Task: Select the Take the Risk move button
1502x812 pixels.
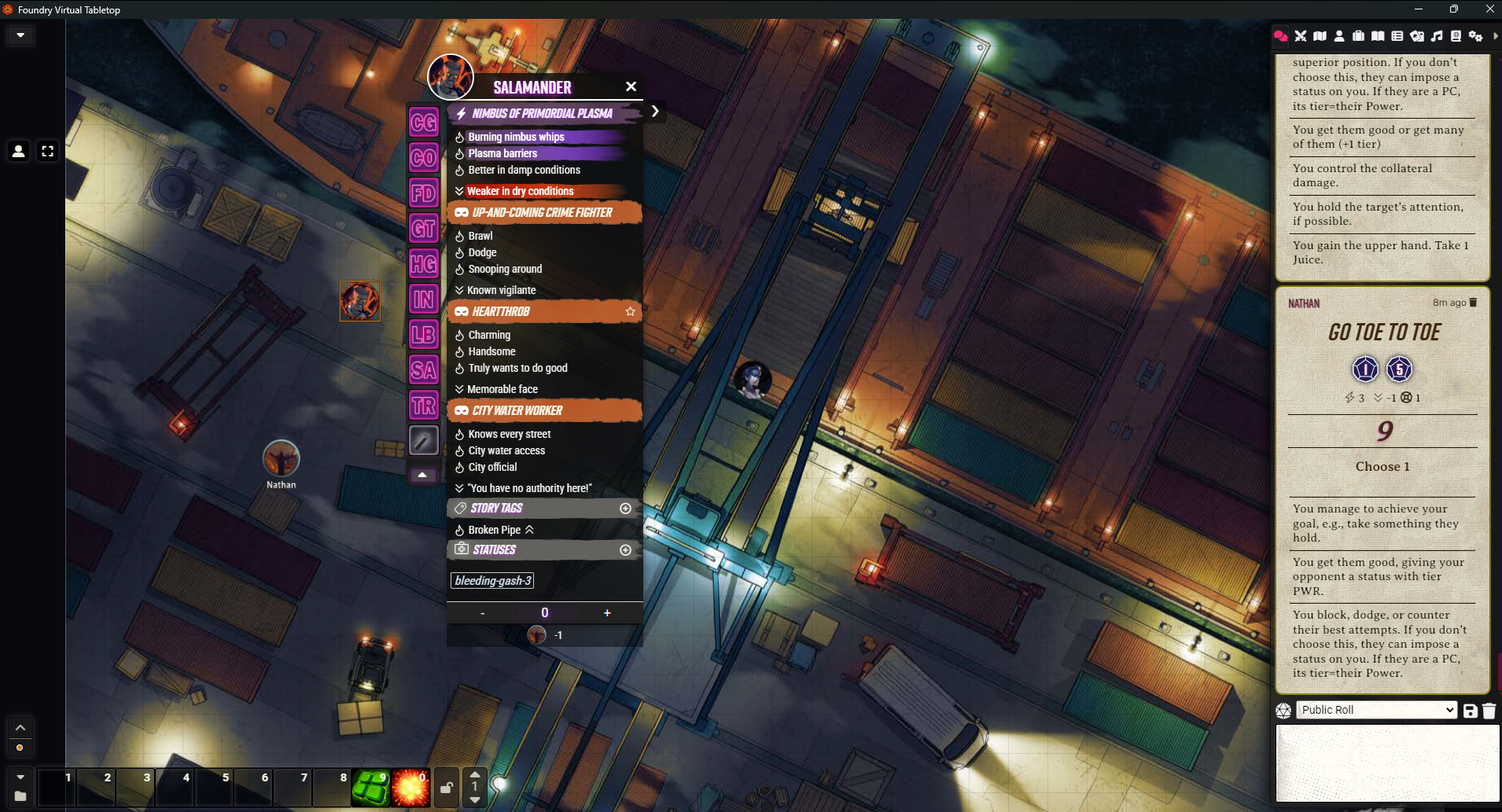Action: tap(423, 406)
